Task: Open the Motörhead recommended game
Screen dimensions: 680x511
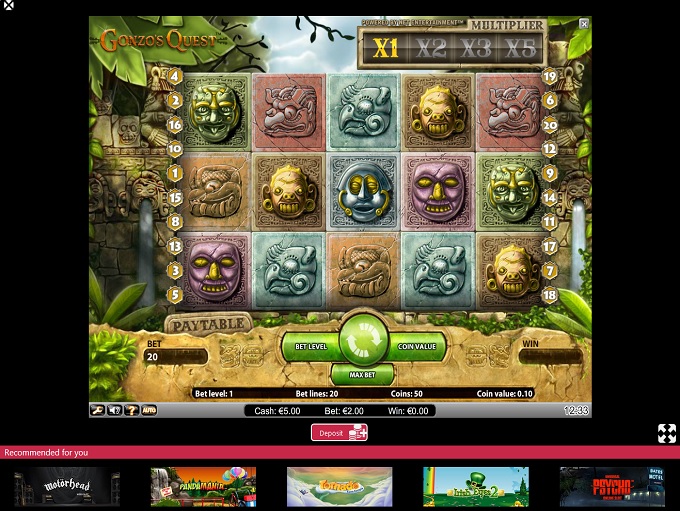Action: (67, 487)
